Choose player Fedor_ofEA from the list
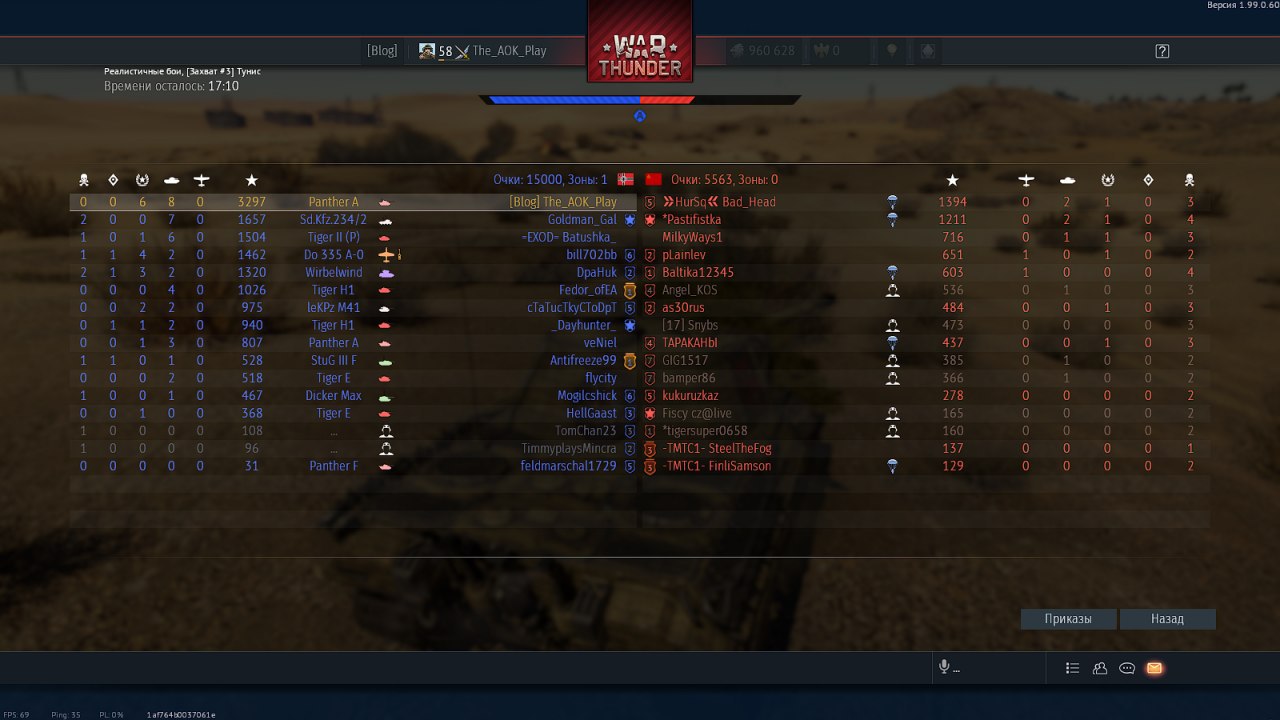This screenshot has width=1280, height=720. (587, 290)
